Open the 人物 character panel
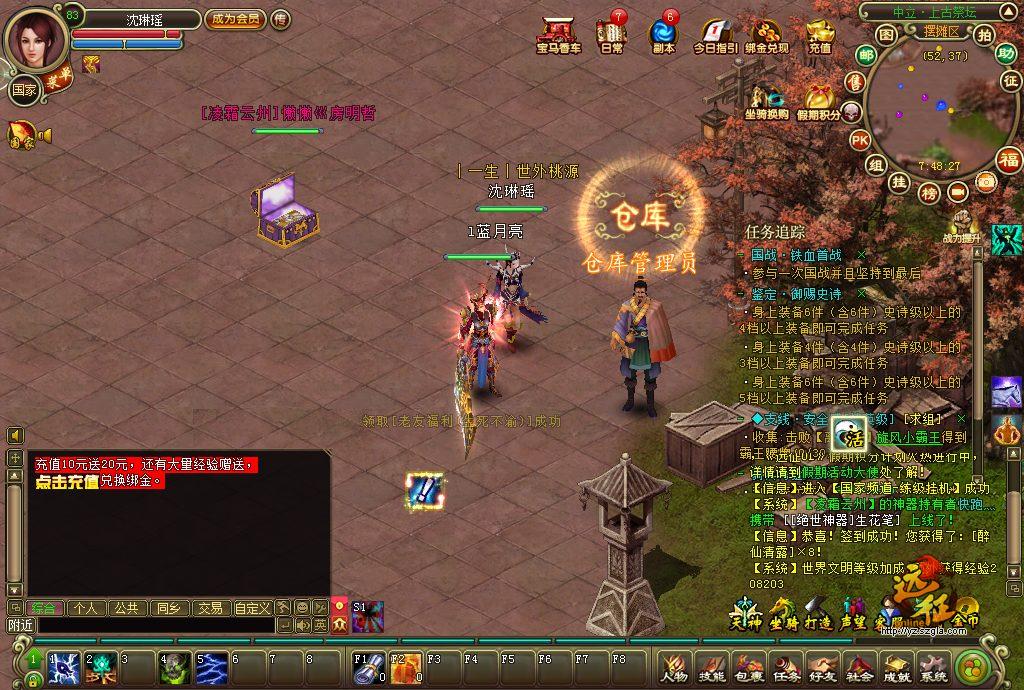Screen dimensions: 1024x690 (x=674, y=666)
